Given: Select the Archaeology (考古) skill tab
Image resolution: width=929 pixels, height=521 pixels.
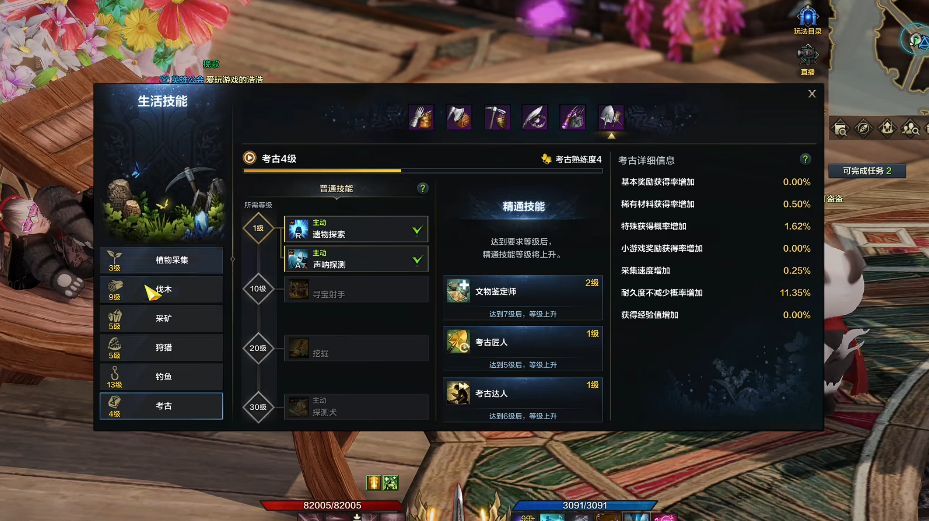Looking at the screenshot, I should pos(161,406).
